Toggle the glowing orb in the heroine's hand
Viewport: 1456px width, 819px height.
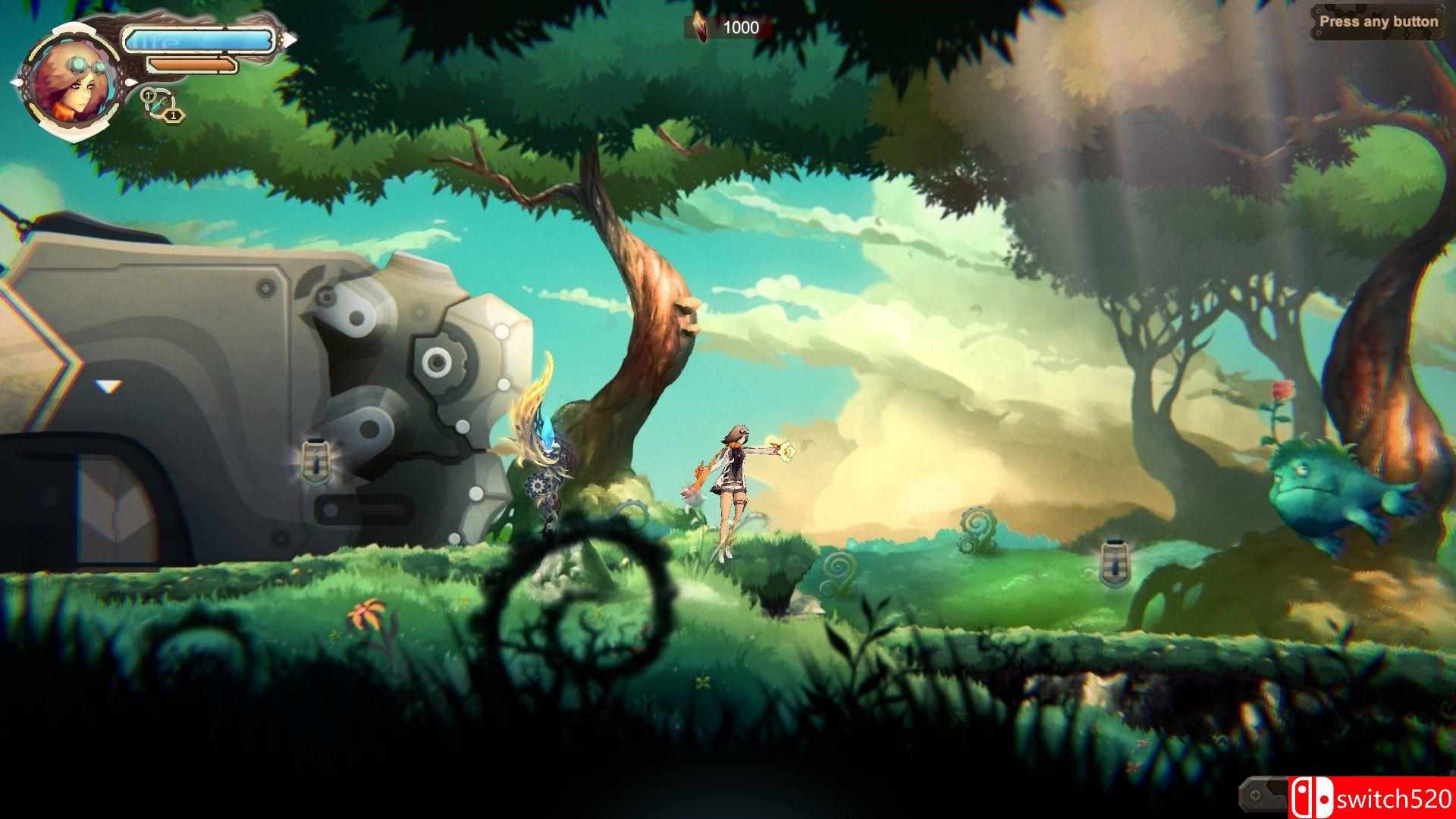(789, 450)
